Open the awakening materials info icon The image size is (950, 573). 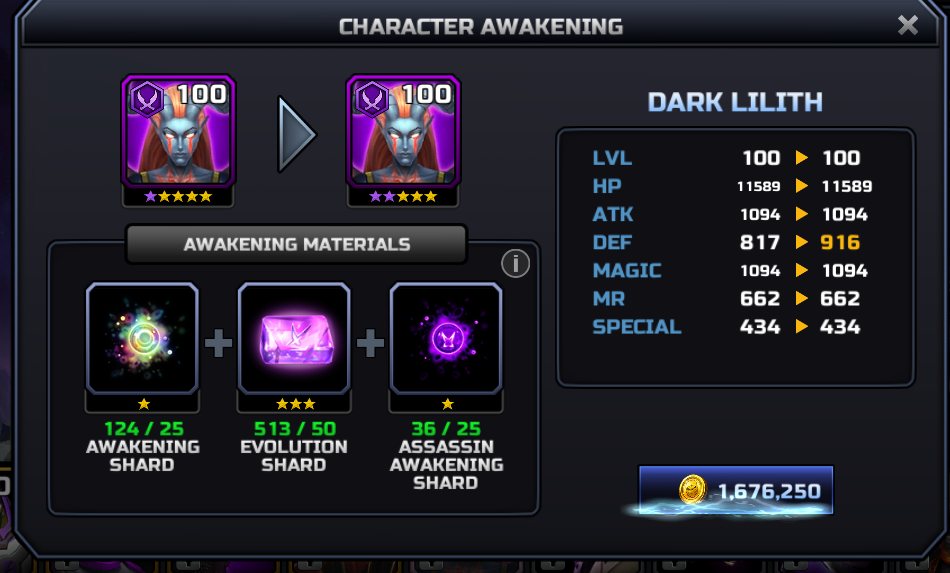point(515,263)
